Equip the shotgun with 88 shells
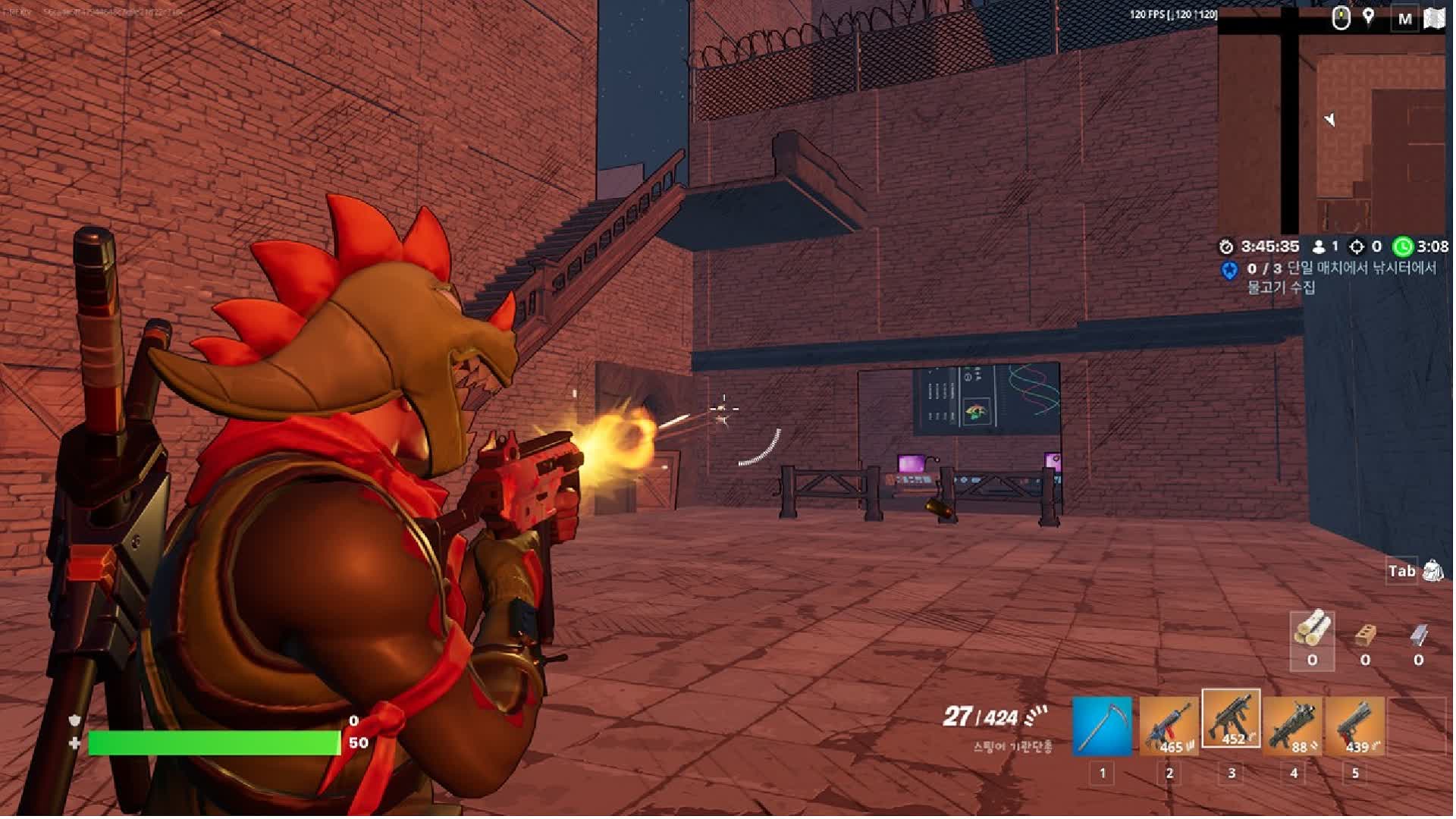 (1293, 726)
